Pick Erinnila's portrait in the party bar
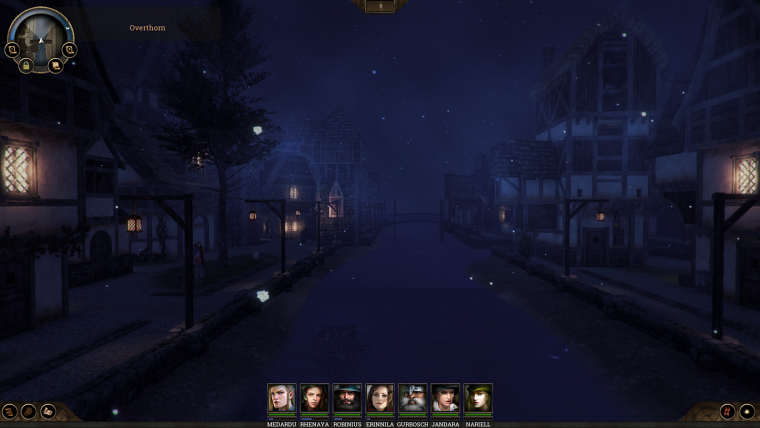 point(380,398)
